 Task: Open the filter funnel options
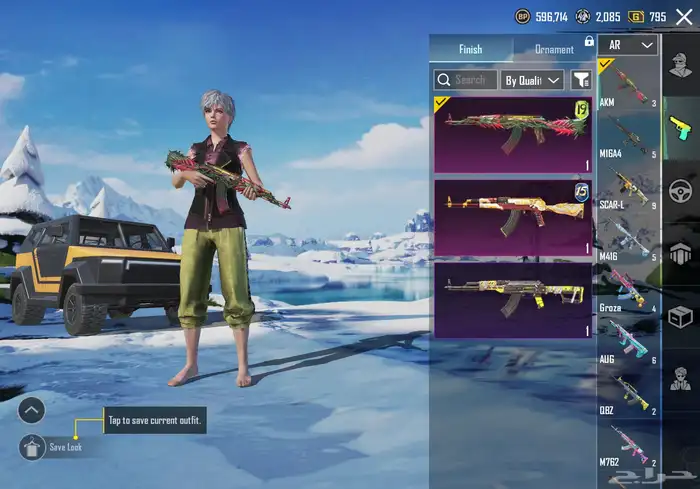coord(581,80)
